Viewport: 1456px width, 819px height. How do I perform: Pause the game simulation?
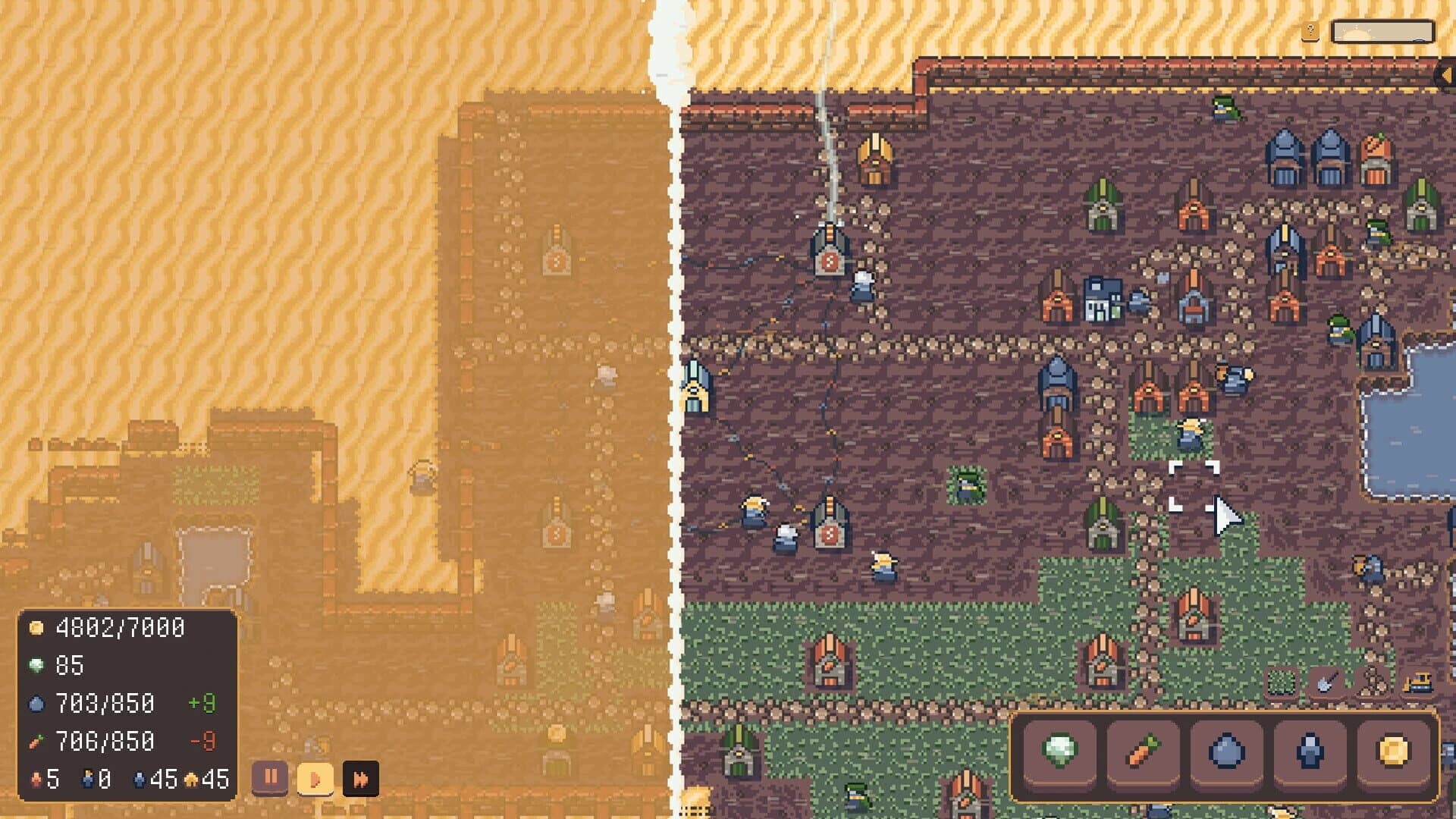[271, 778]
